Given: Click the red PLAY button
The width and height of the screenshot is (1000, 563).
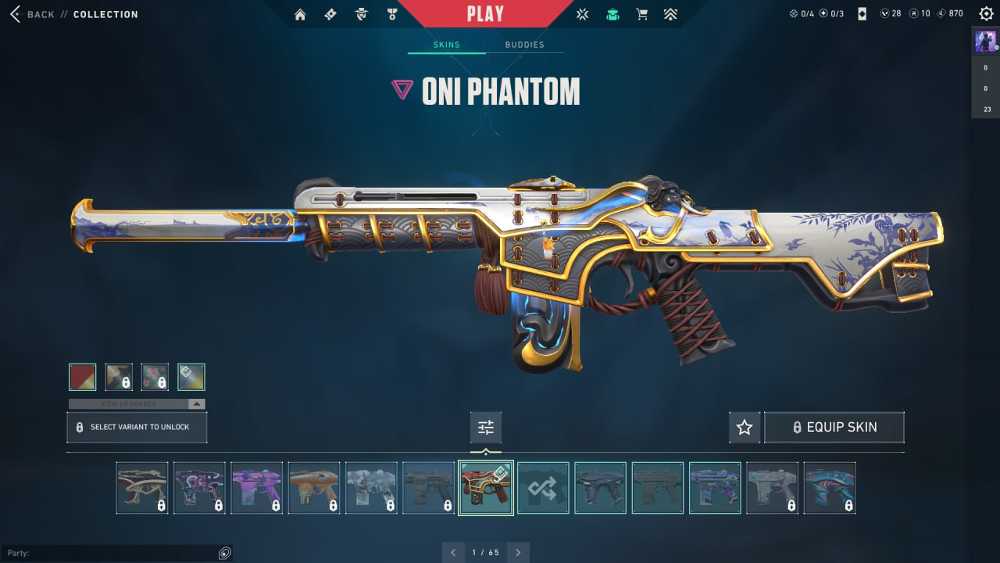Looking at the screenshot, I should point(484,14).
